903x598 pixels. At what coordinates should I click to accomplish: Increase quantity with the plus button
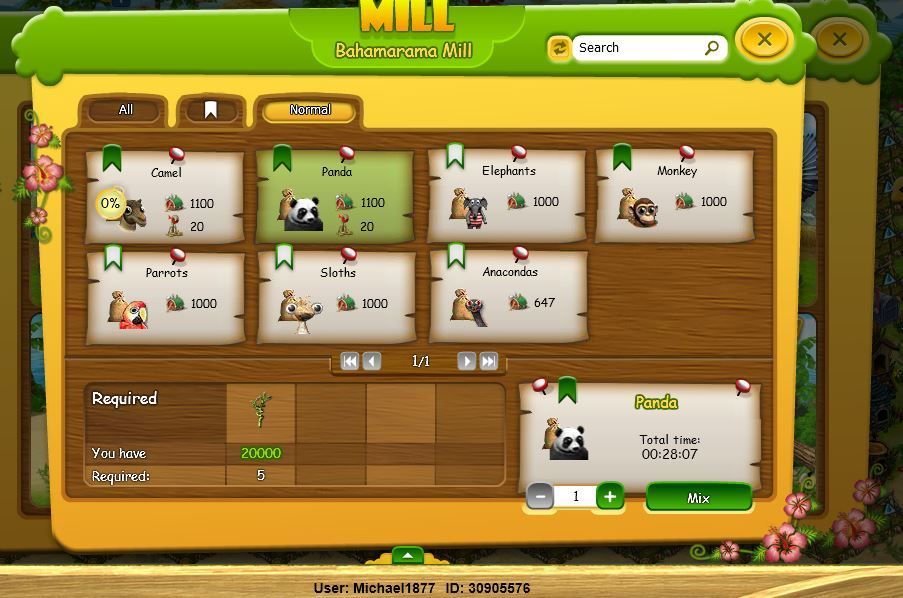609,496
